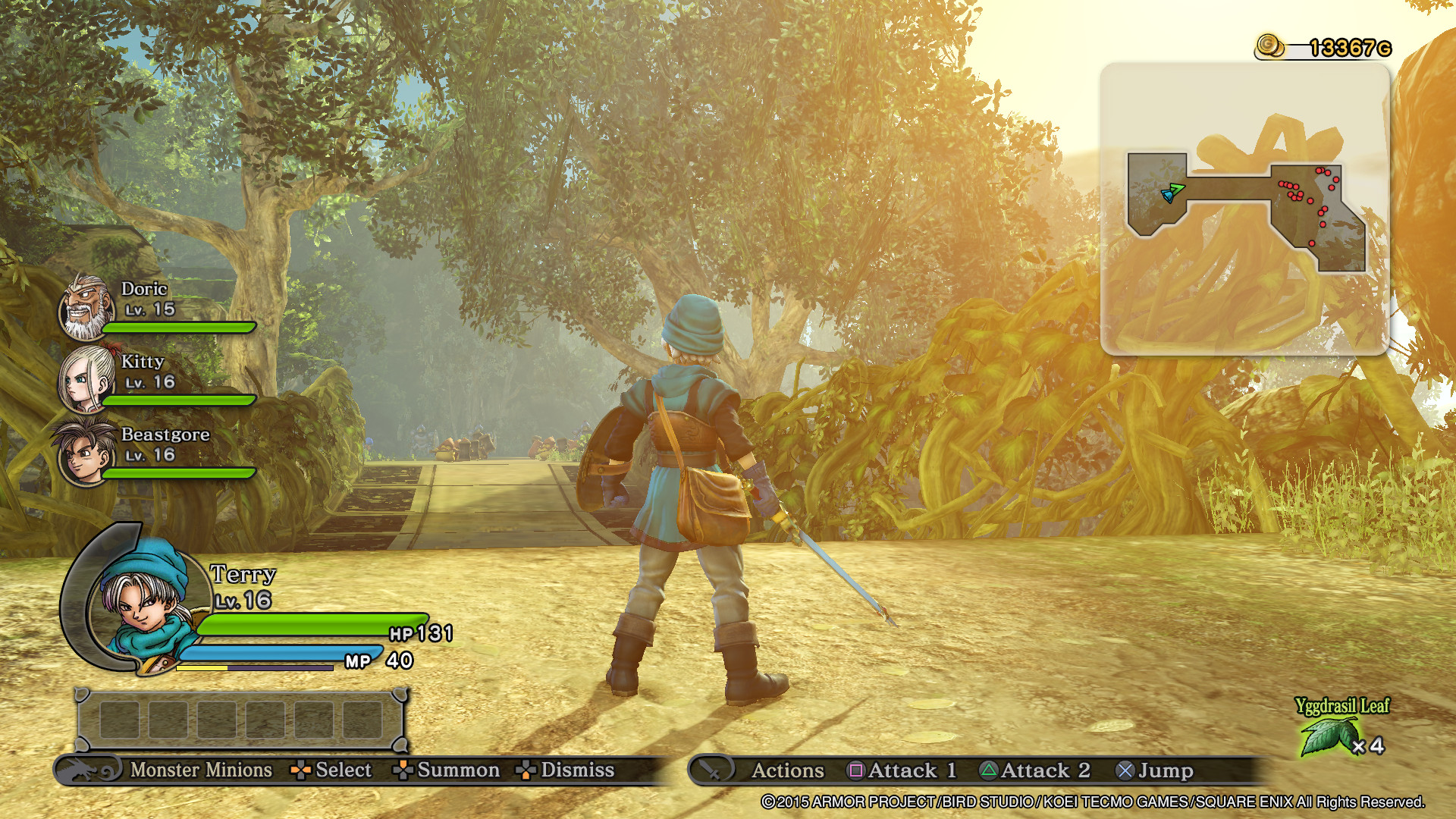Select Doric's party portrait
The height and width of the screenshot is (819, 1456).
[86, 308]
